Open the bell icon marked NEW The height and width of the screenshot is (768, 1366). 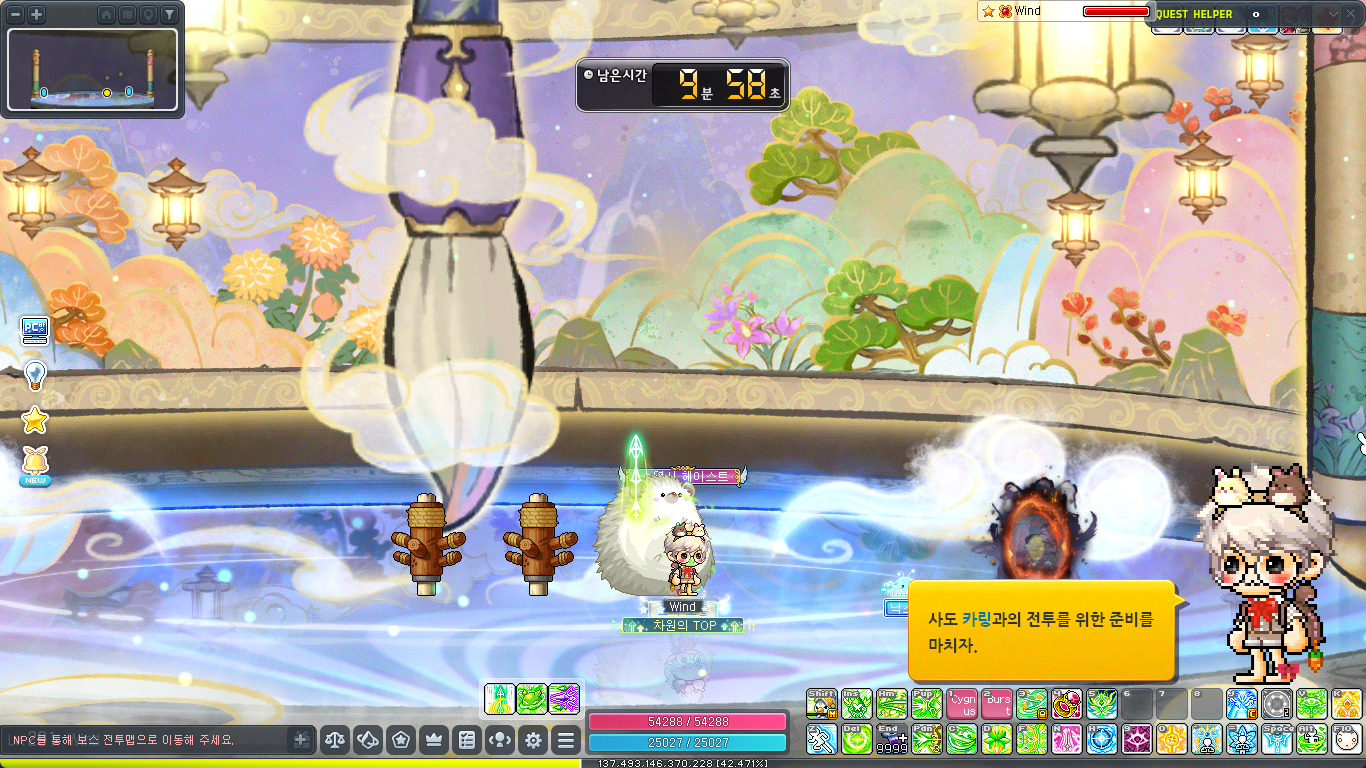pos(35,465)
